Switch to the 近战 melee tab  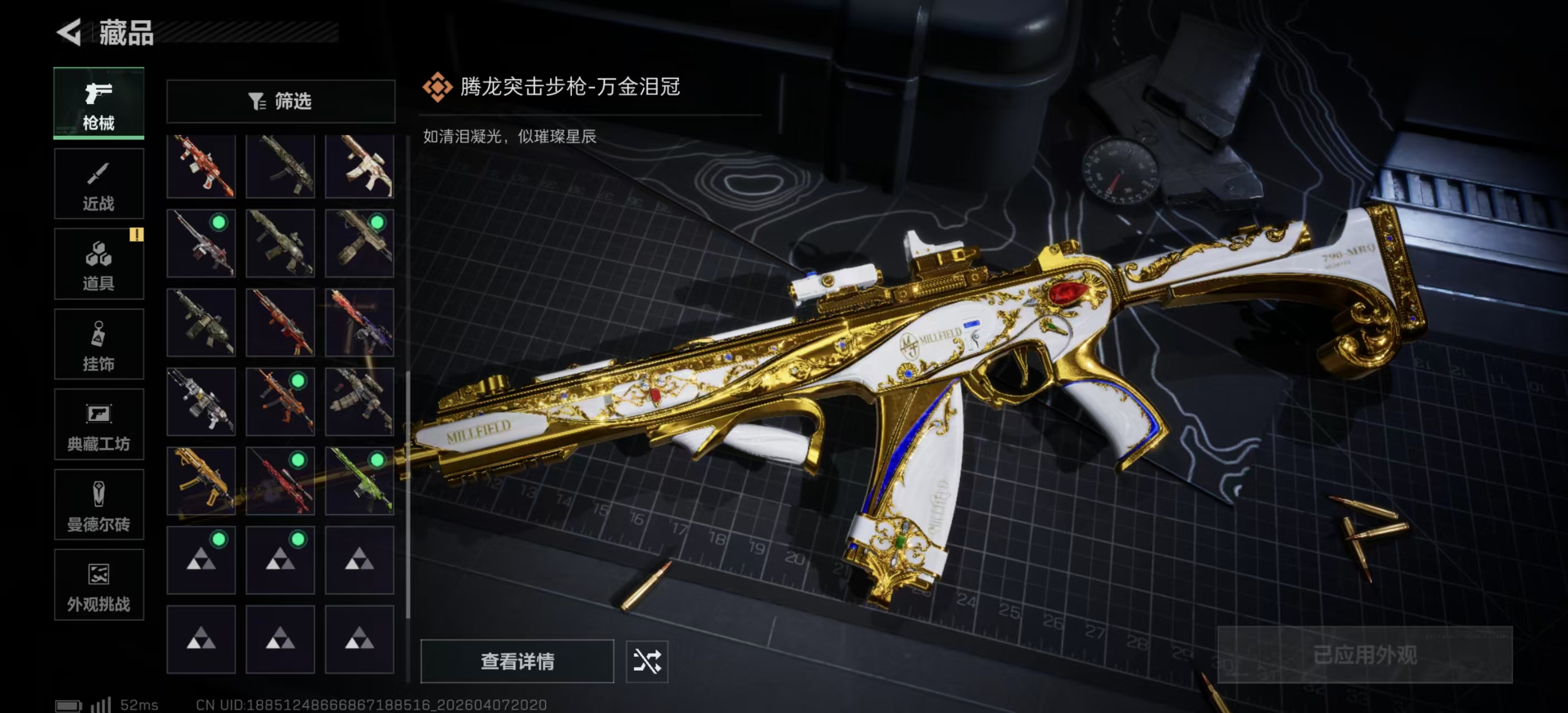point(99,184)
